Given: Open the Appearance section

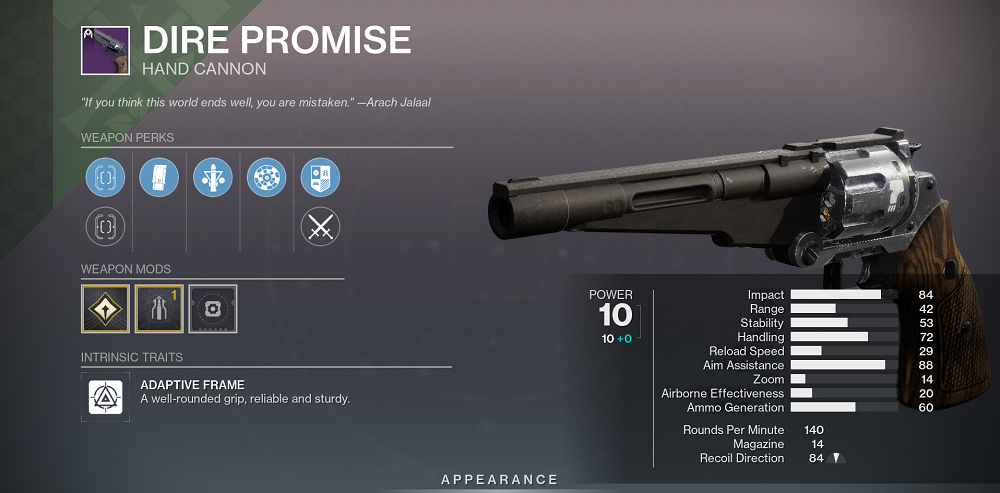Looking at the screenshot, I should (500, 480).
